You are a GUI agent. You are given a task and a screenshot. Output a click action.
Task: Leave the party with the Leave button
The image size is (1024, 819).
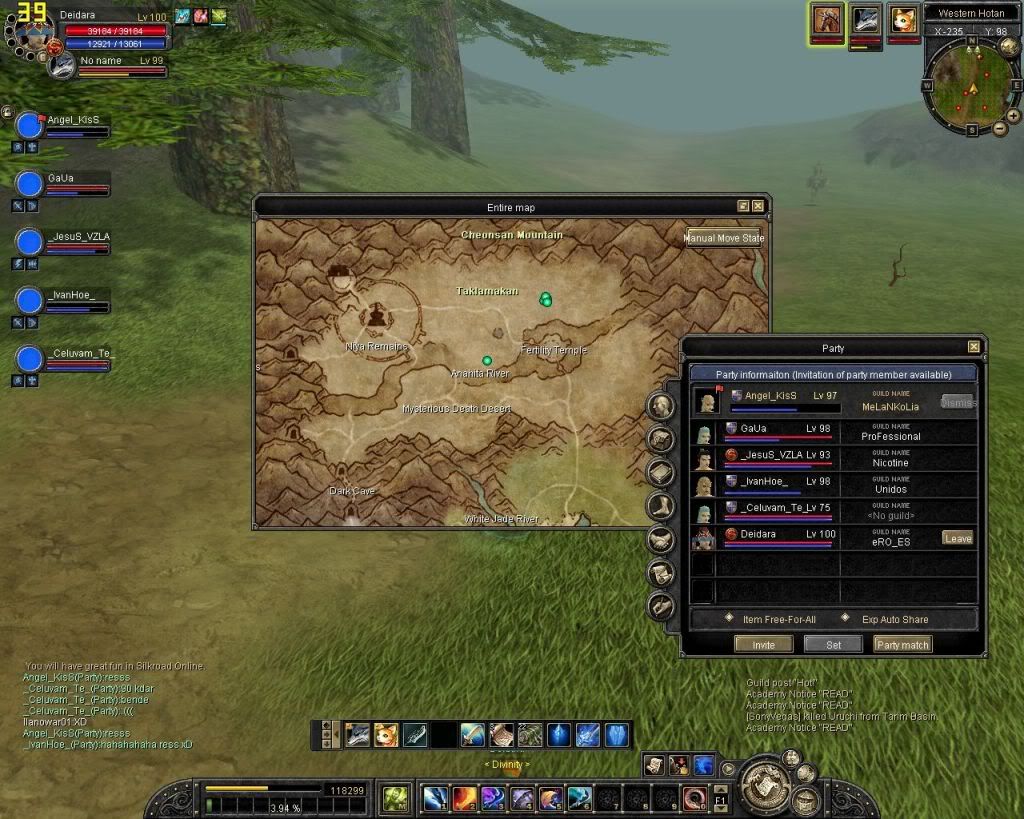pyautogui.click(x=957, y=538)
